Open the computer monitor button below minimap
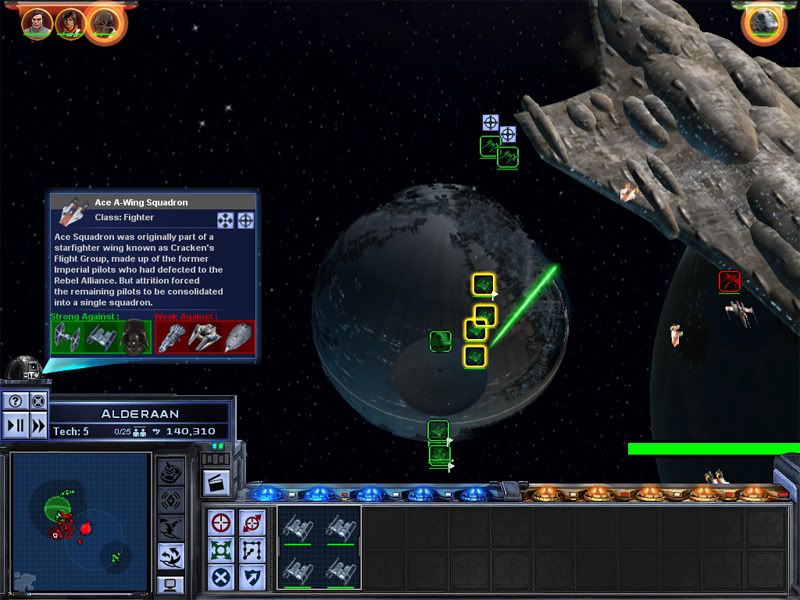This screenshot has height=600, width=800. [170, 584]
